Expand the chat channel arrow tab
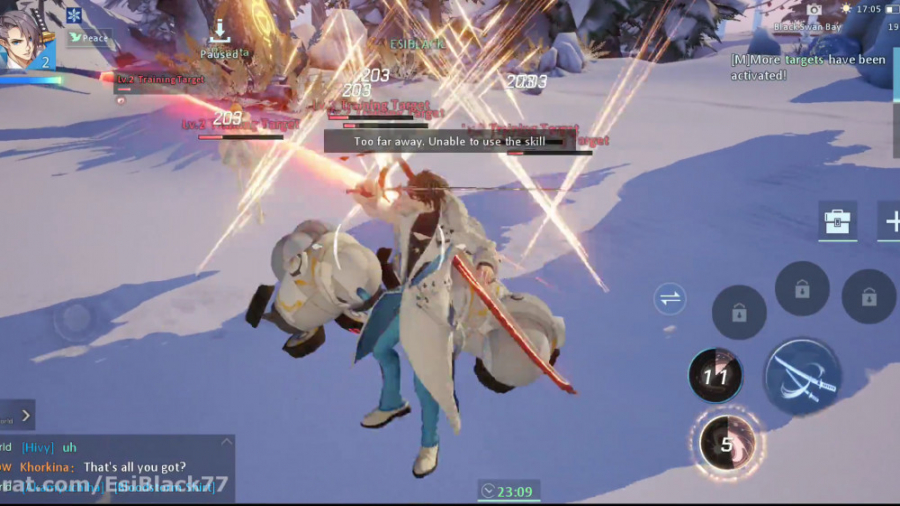The height and width of the screenshot is (506, 900). tap(26, 413)
